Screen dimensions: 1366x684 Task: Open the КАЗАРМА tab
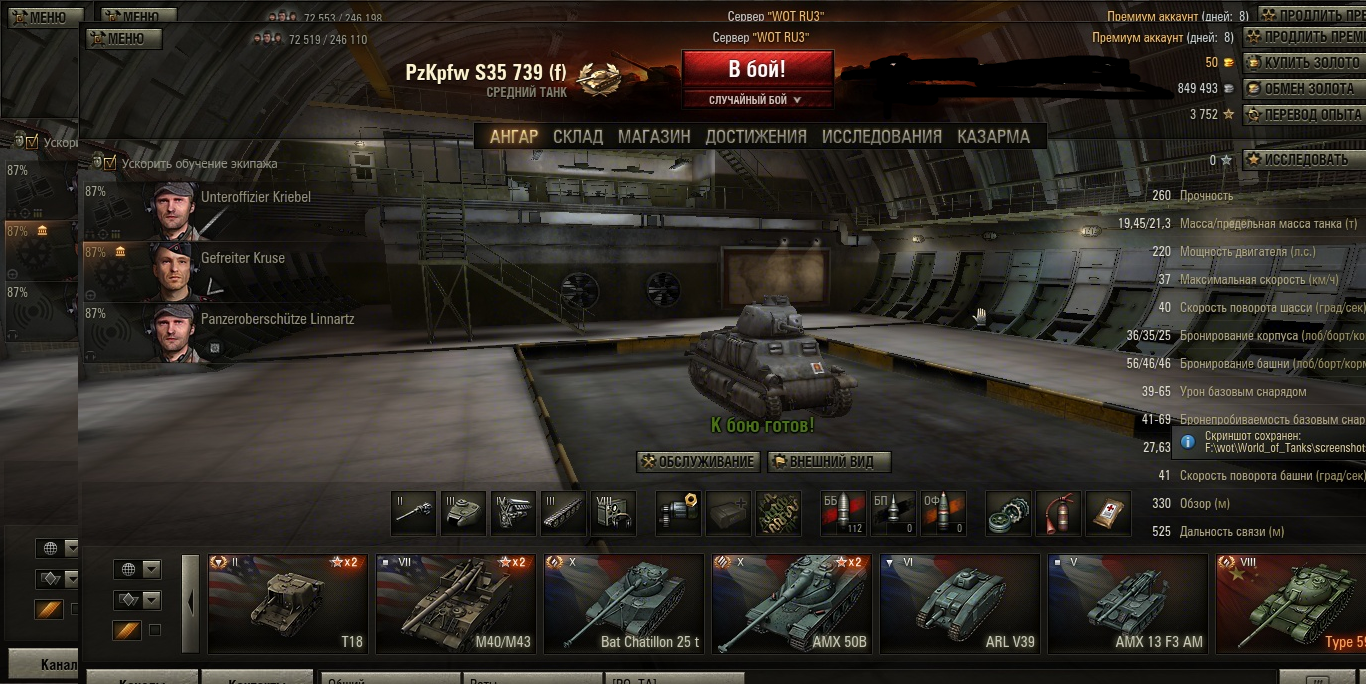tap(993, 137)
